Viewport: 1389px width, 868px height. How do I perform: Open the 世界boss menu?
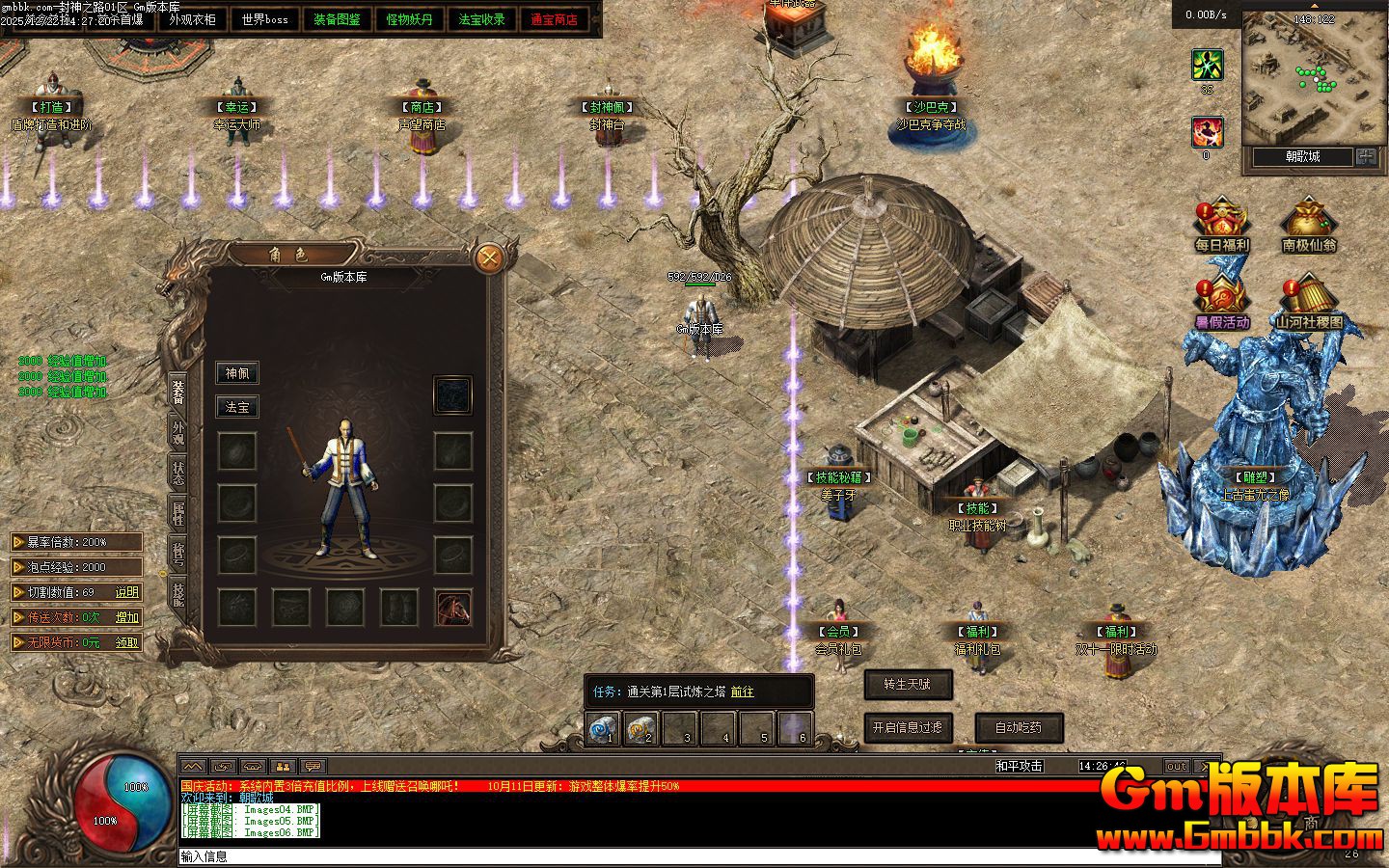[264, 19]
